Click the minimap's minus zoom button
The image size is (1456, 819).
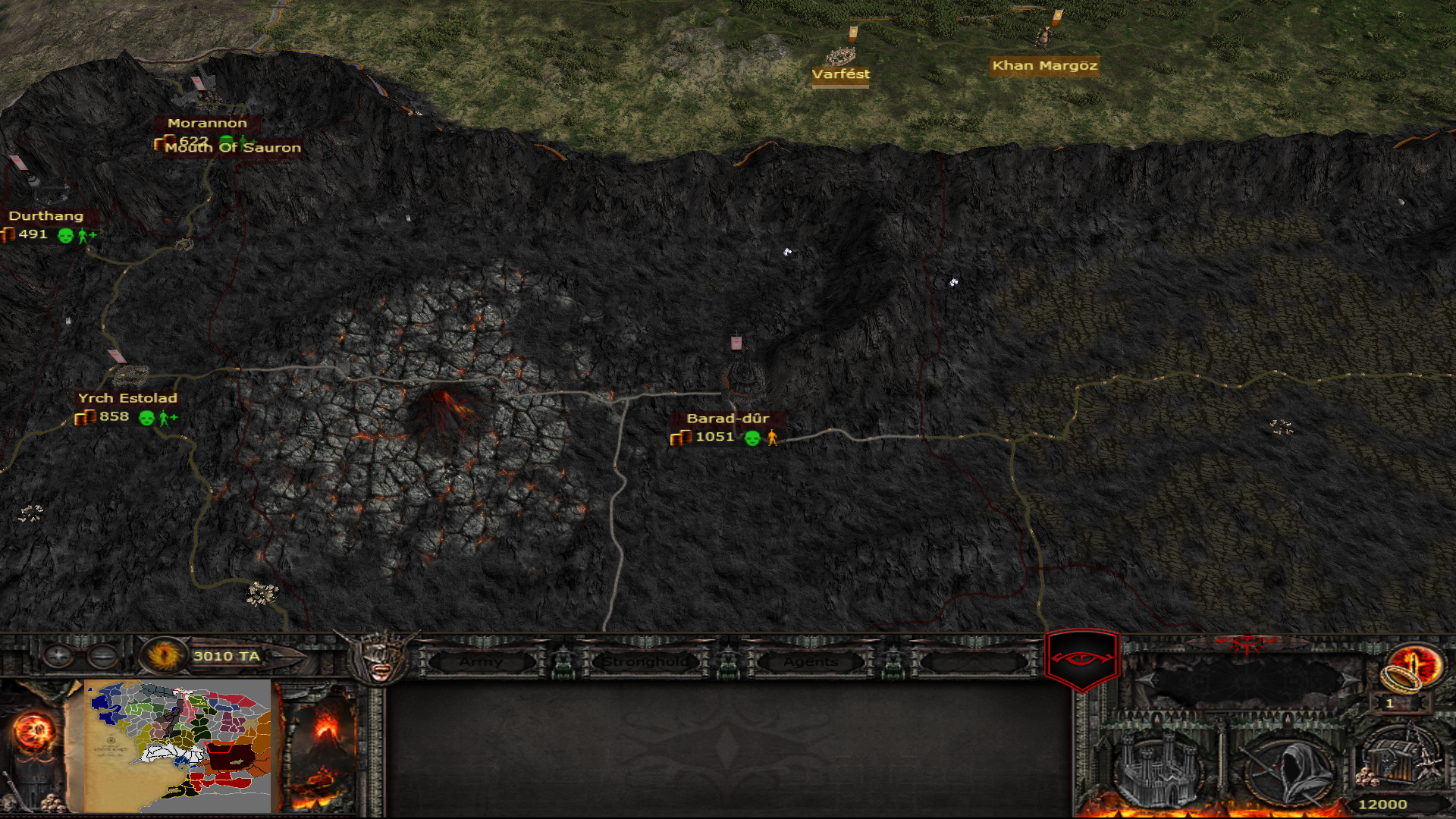click(102, 655)
